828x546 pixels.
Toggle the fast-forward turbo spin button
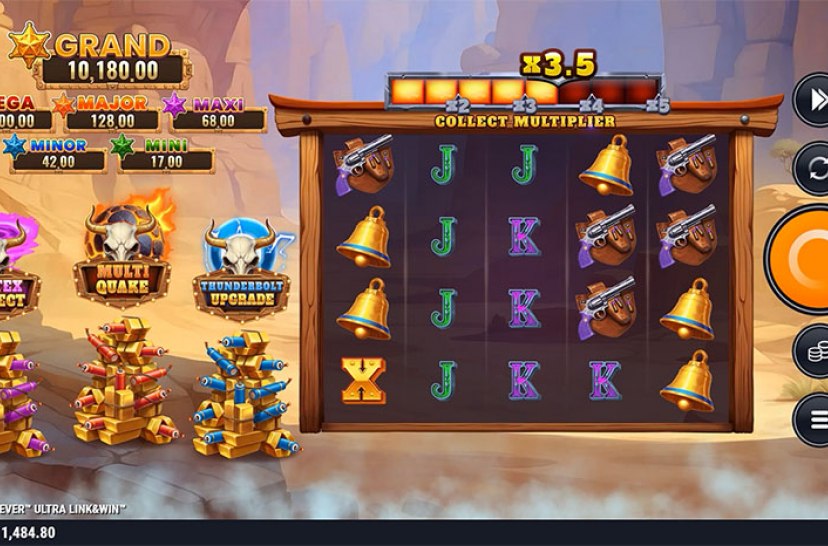click(812, 101)
